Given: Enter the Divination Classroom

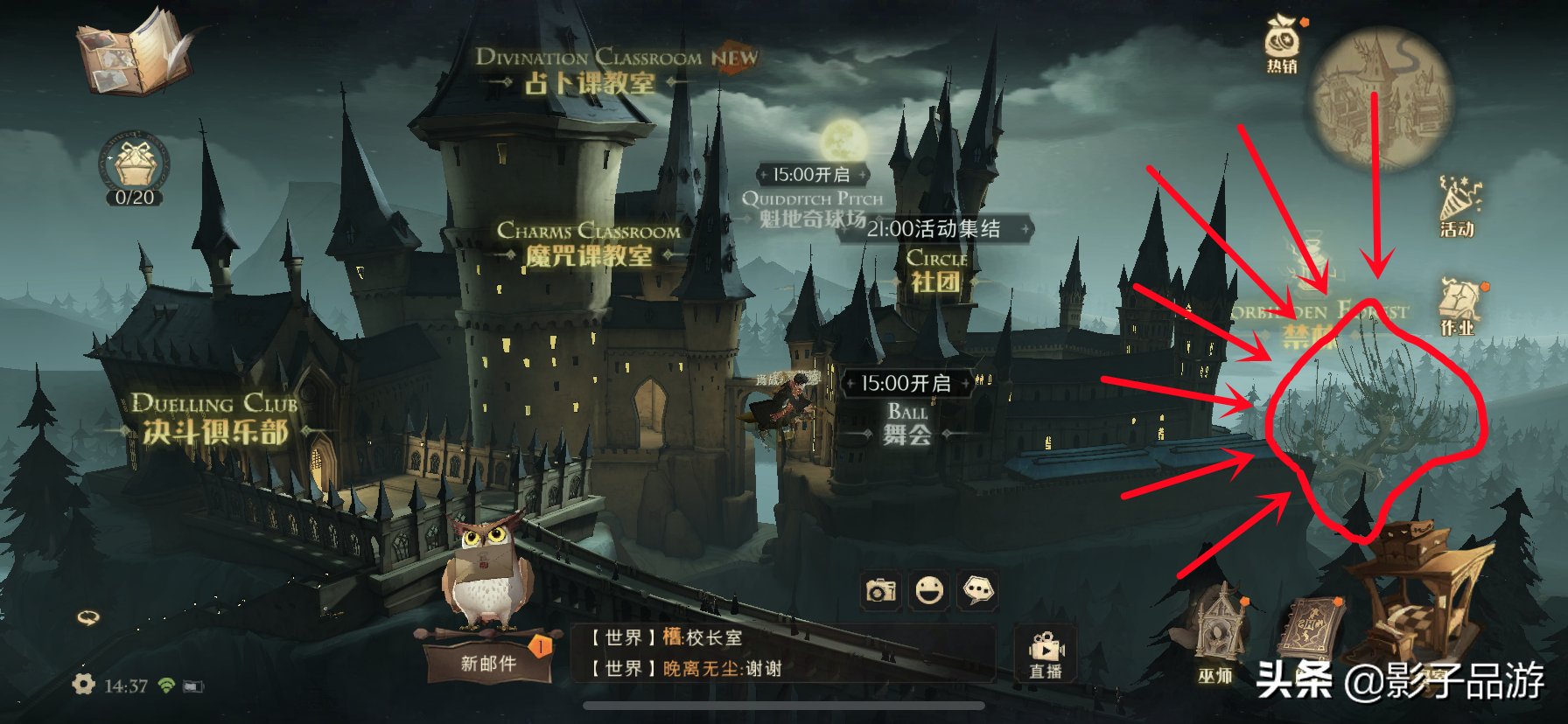Looking at the screenshot, I should (x=590, y=72).
